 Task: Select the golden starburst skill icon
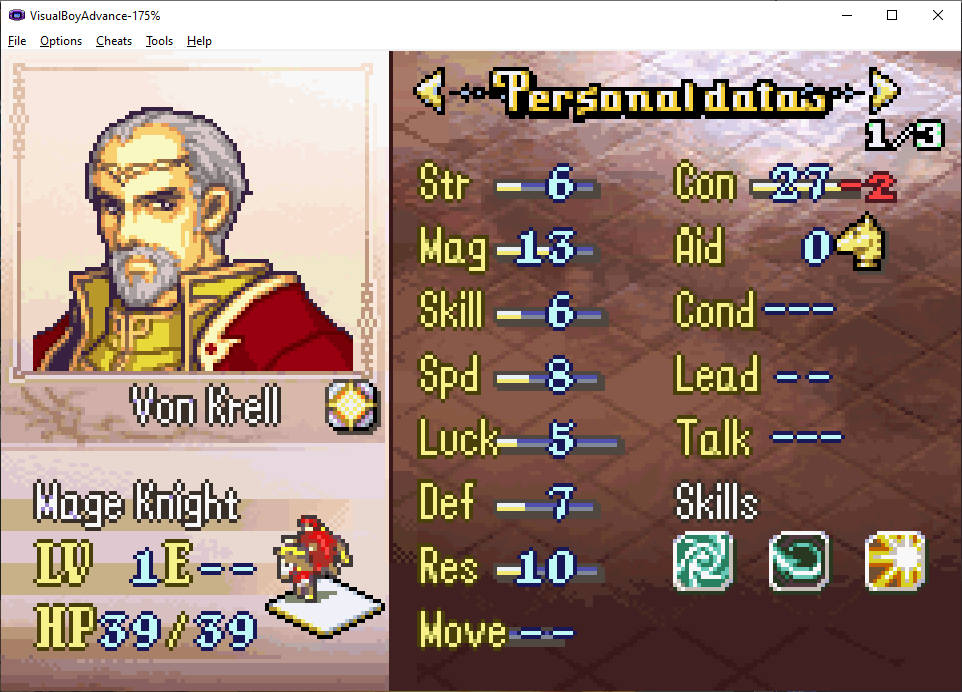pos(894,561)
